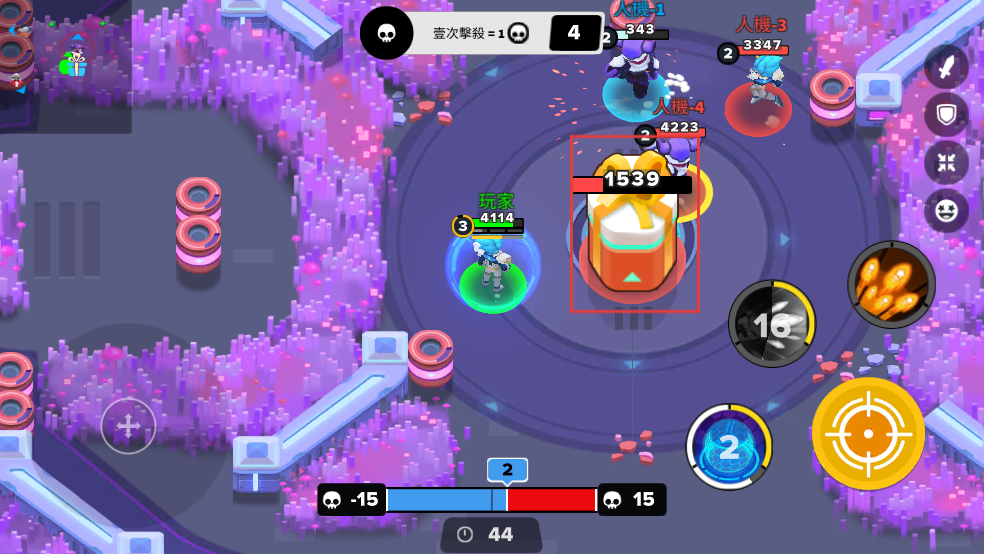Use the blue dome shield ability
Screen dimensions: 984x554
729,446
